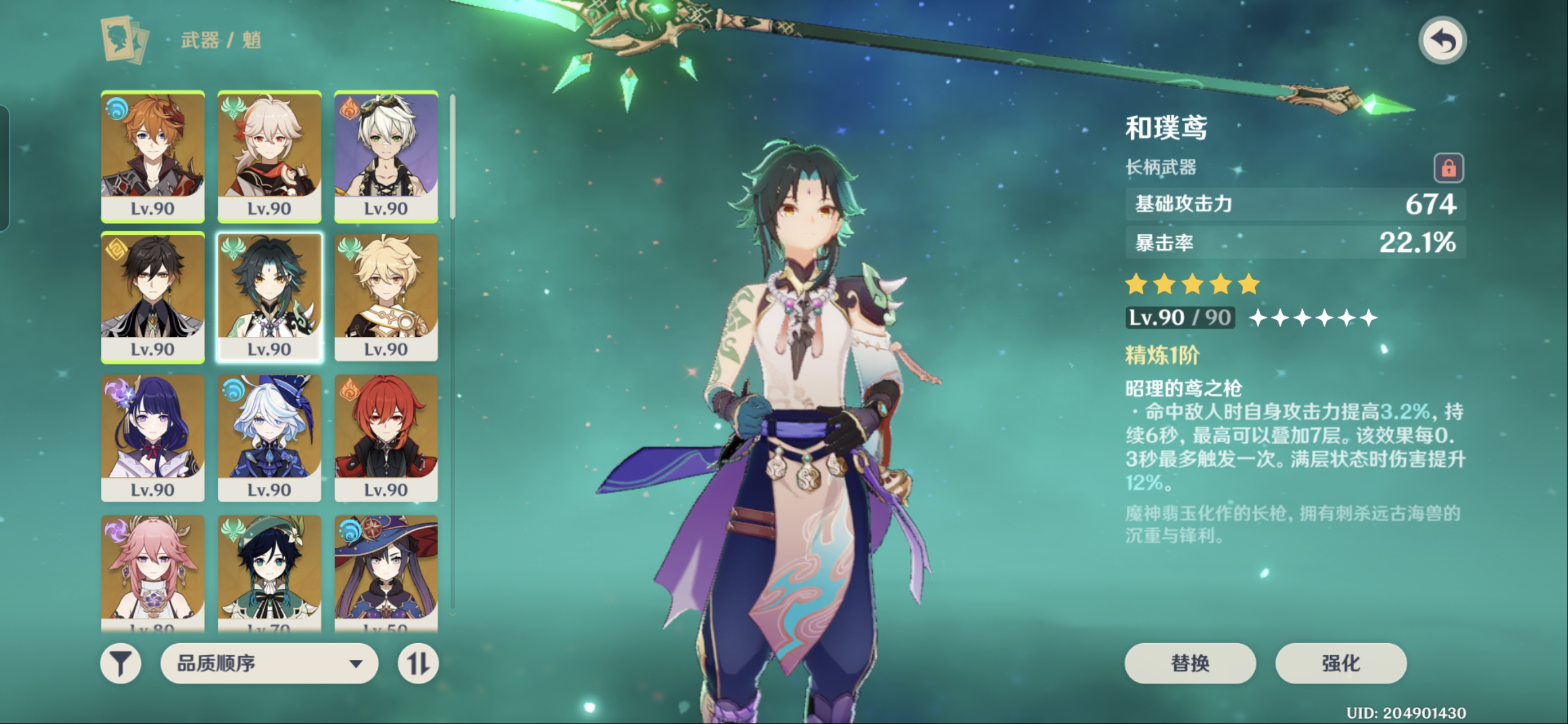Select Xiao's highlighted portrait
This screenshot has height=724, width=1568.
click(269, 297)
